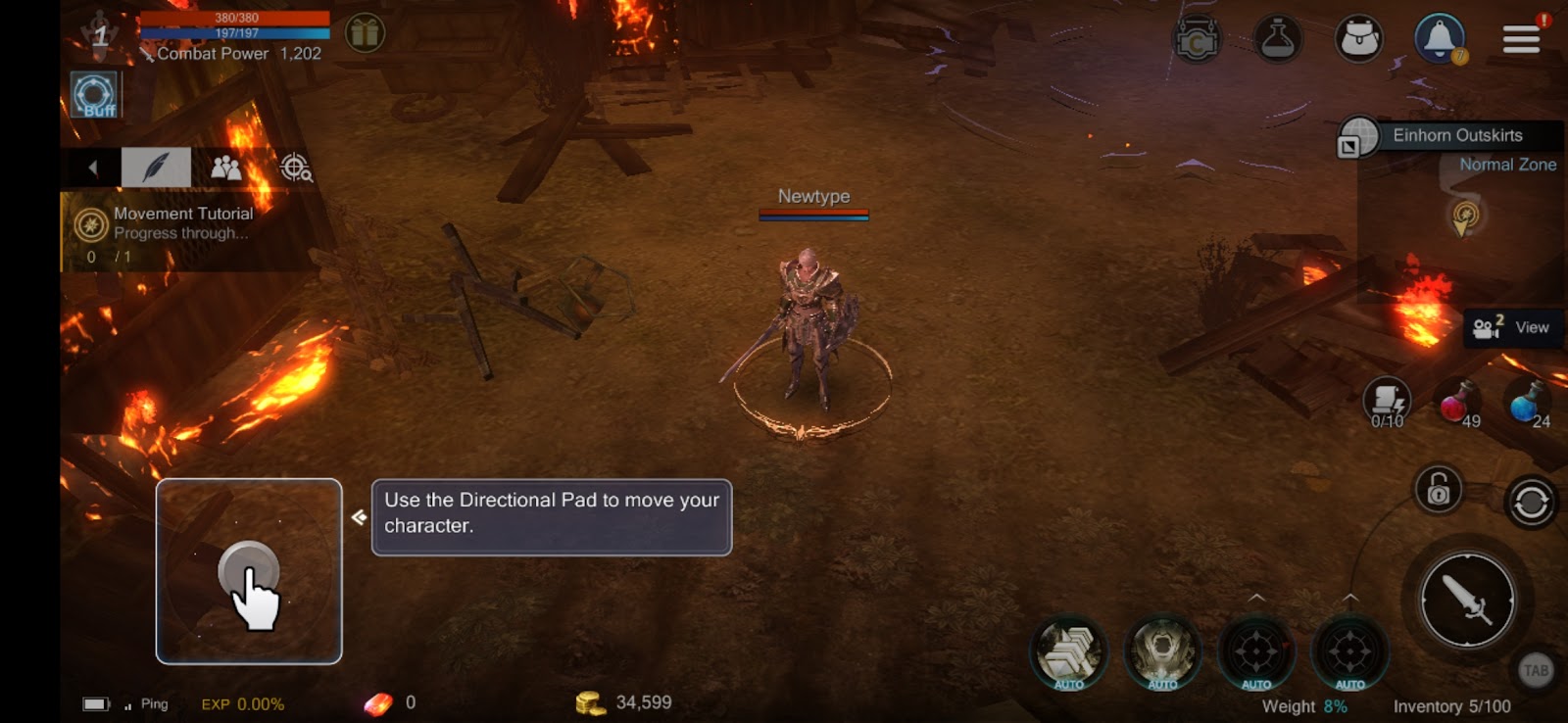Open the target search tab

coord(296,168)
